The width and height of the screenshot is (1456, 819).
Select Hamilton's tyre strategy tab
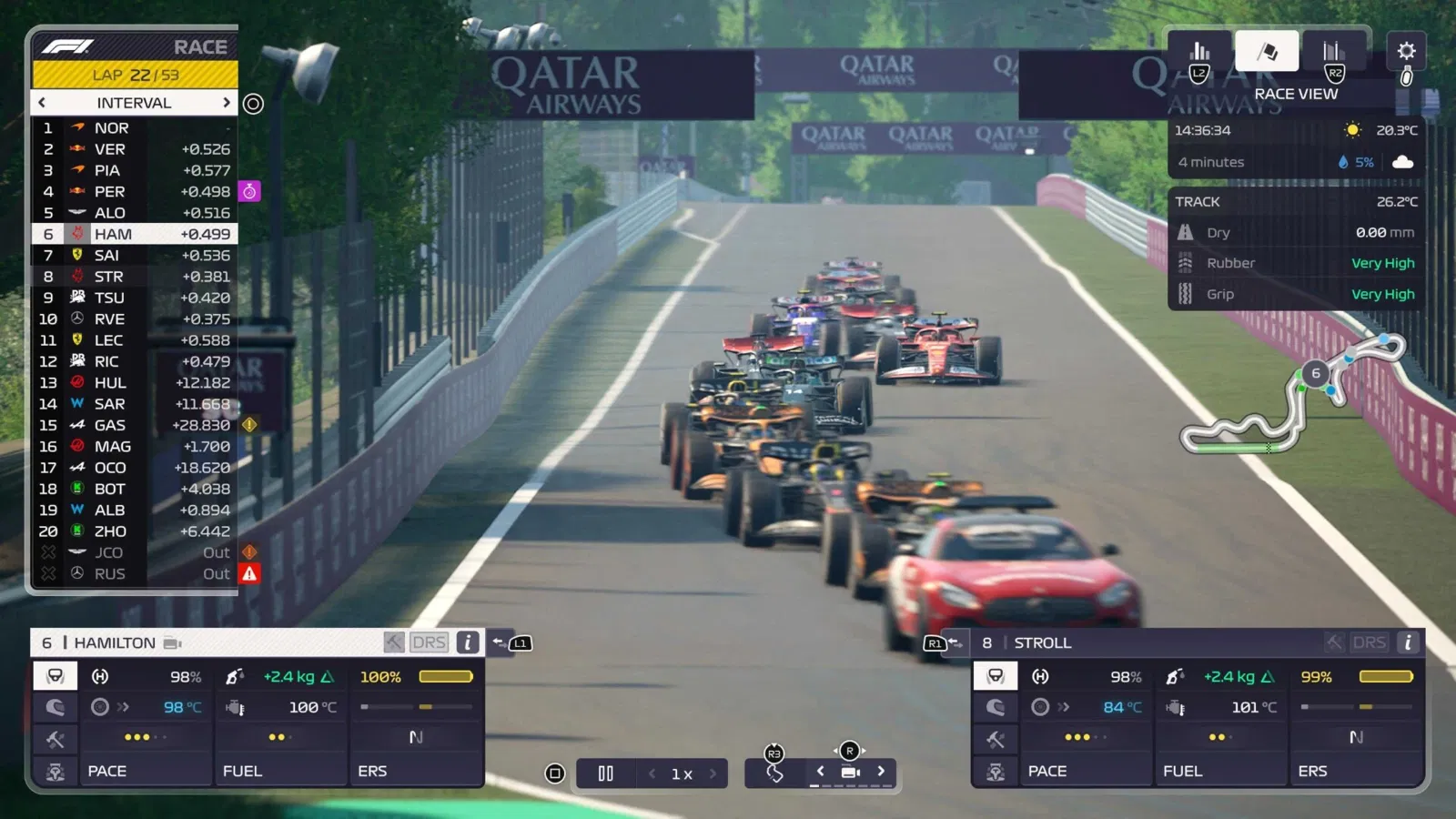pyautogui.click(x=56, y=707)
